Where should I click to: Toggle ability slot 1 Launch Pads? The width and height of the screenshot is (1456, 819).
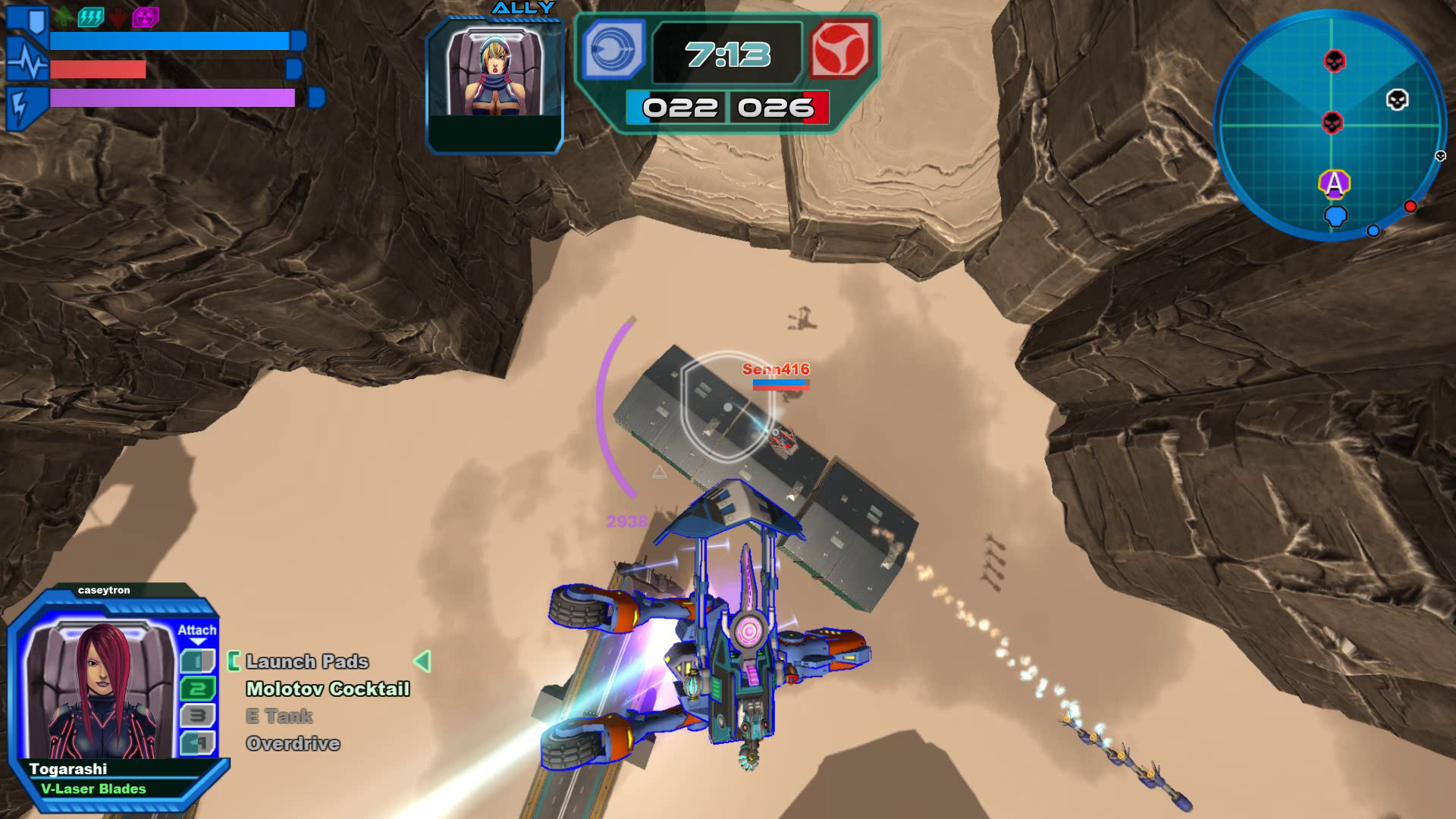pyautogui.click(x=197, y=661)
